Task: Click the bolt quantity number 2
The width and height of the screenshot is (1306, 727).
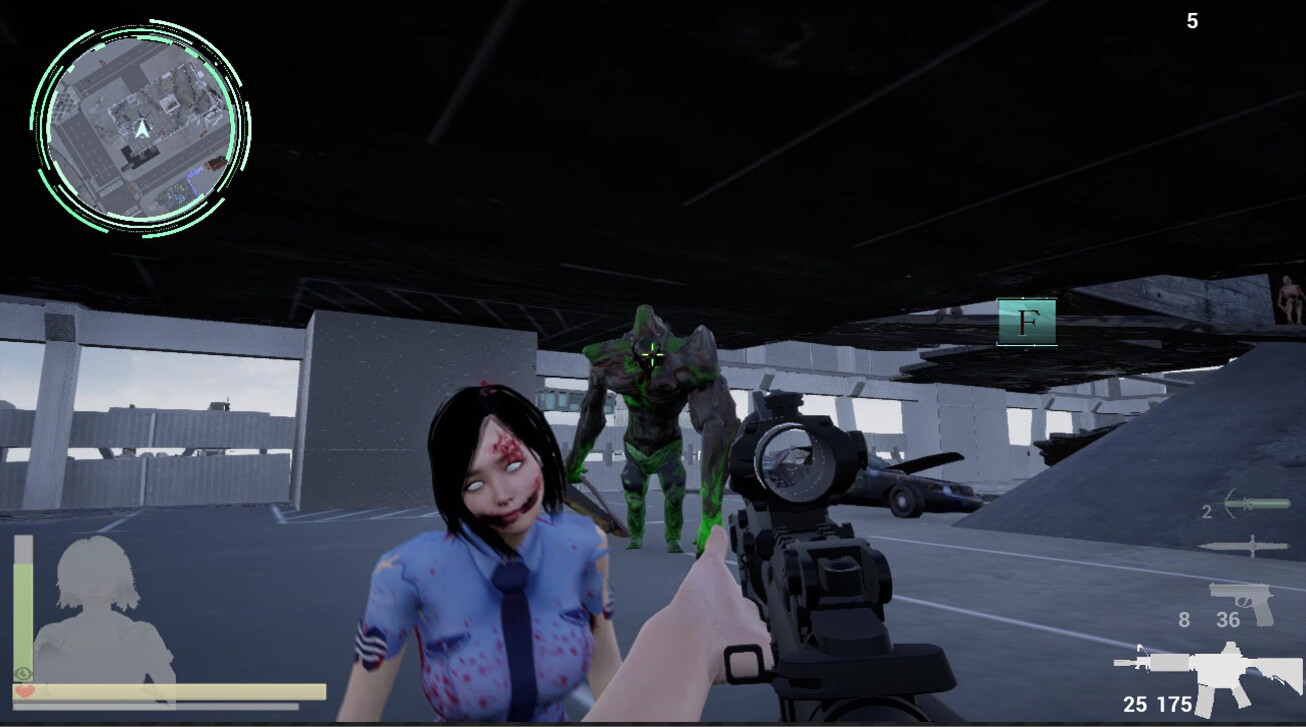Action: pos(1206,511)
